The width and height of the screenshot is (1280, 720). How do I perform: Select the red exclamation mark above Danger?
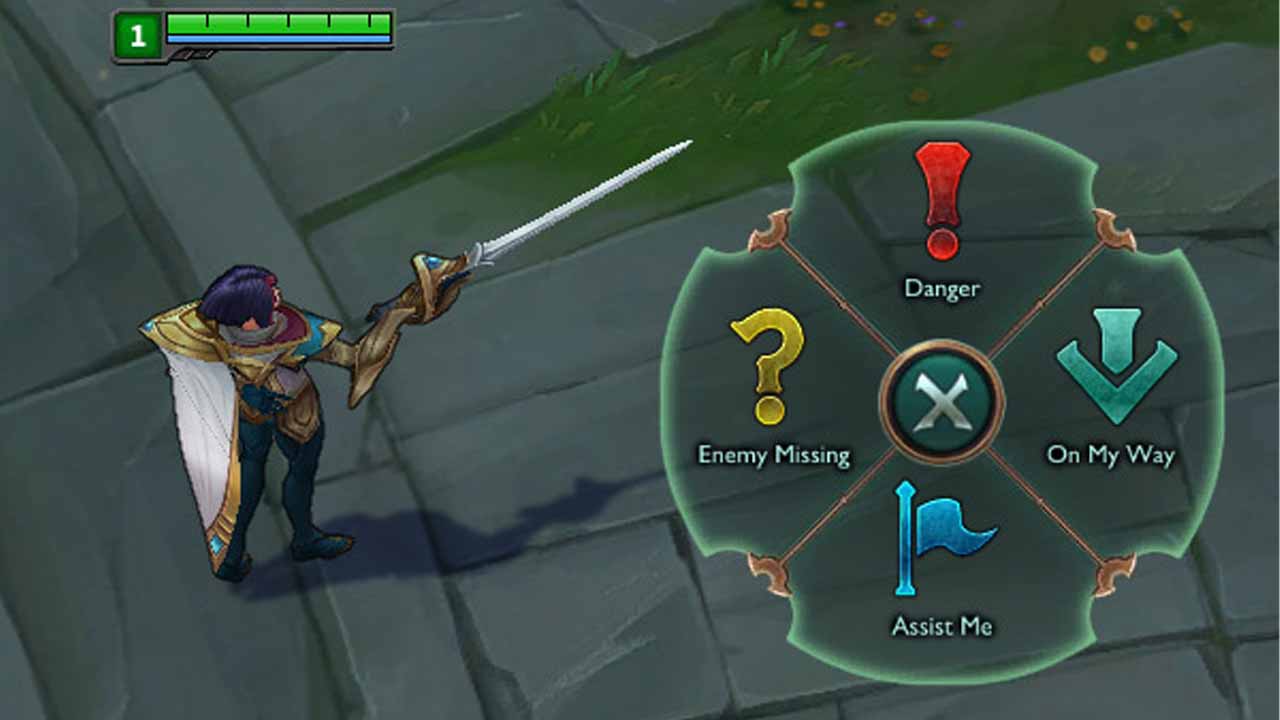point(940,195)
